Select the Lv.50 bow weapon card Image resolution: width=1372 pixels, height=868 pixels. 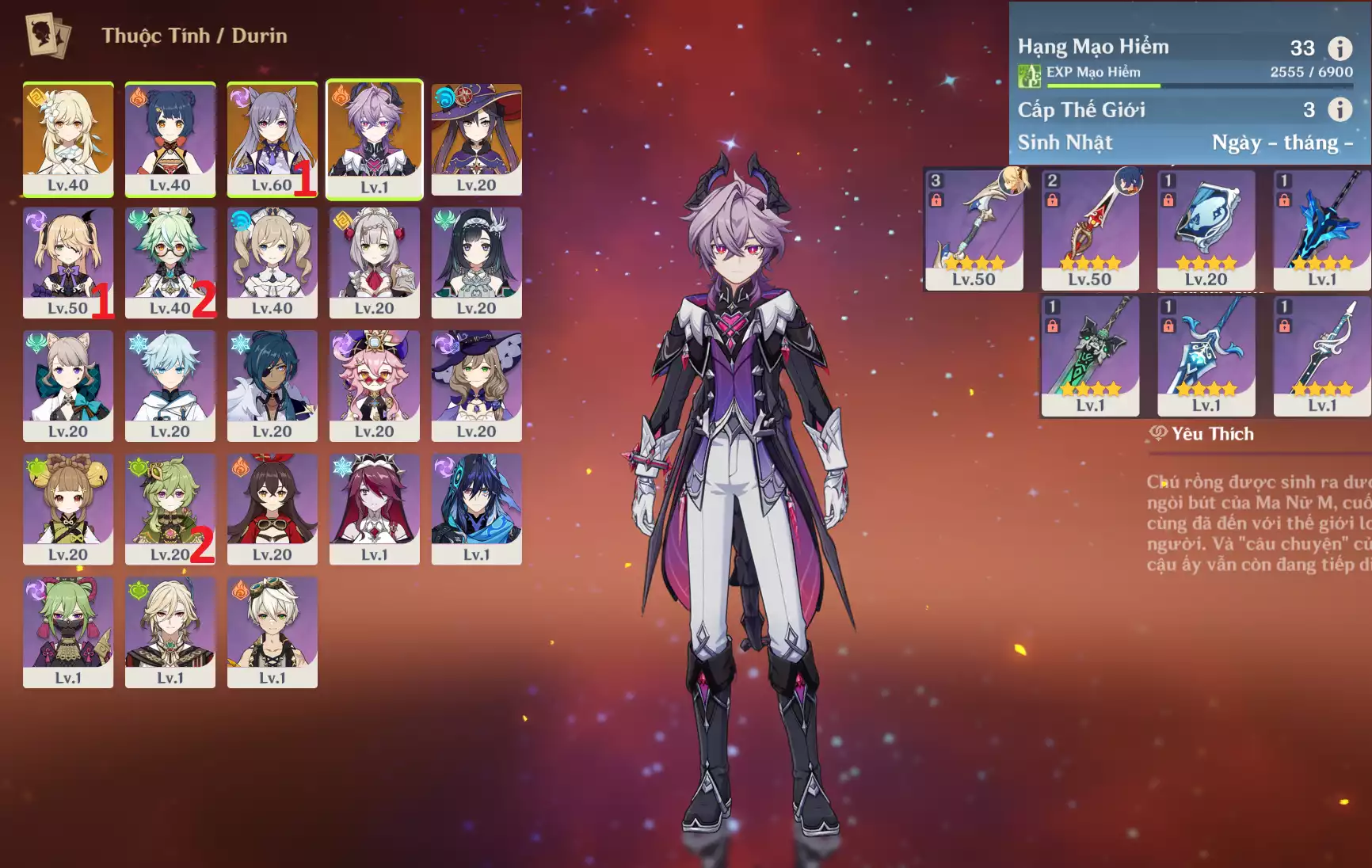[974, 230]
